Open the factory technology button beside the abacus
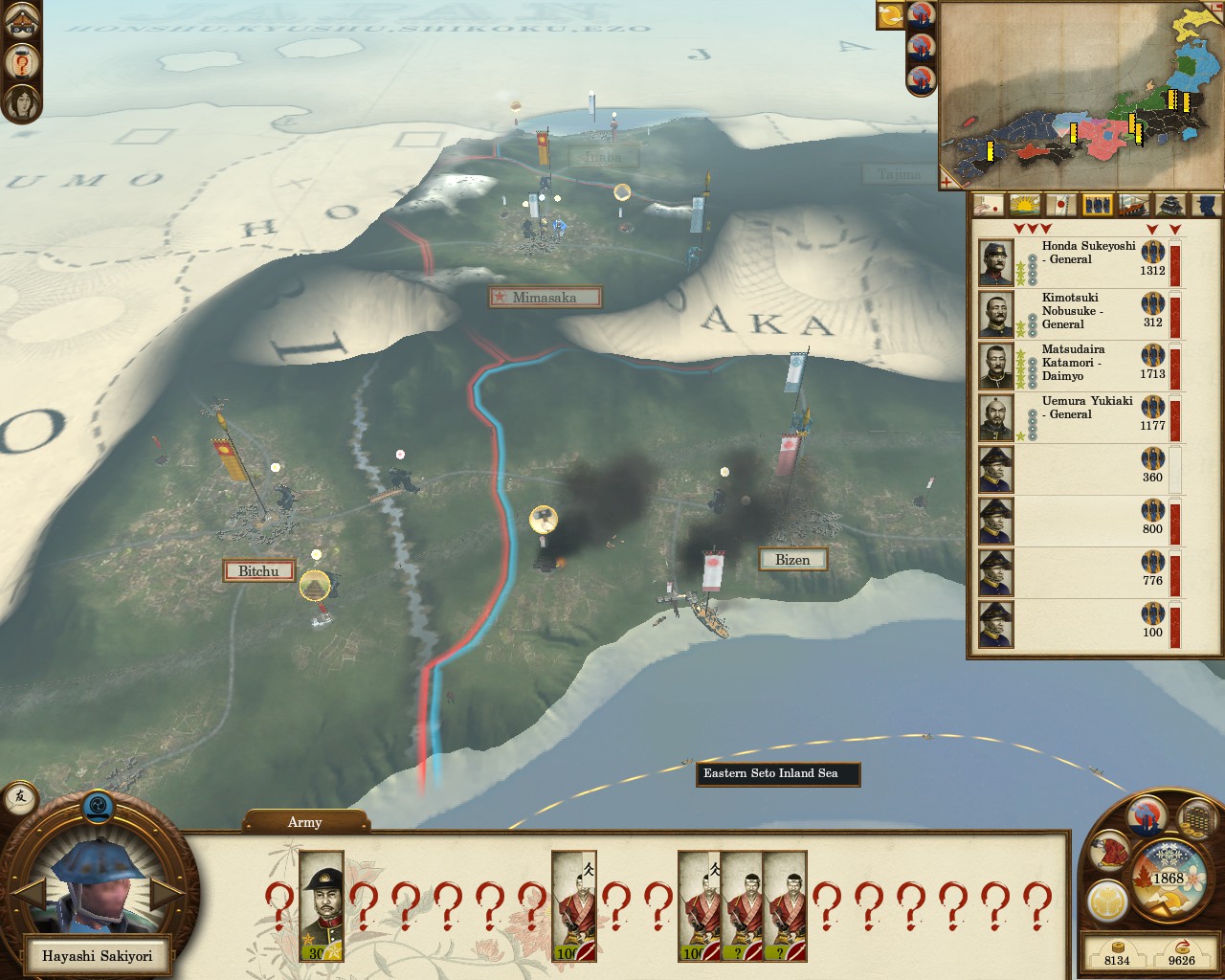The image size is (1225, 980). [1146, 815]
